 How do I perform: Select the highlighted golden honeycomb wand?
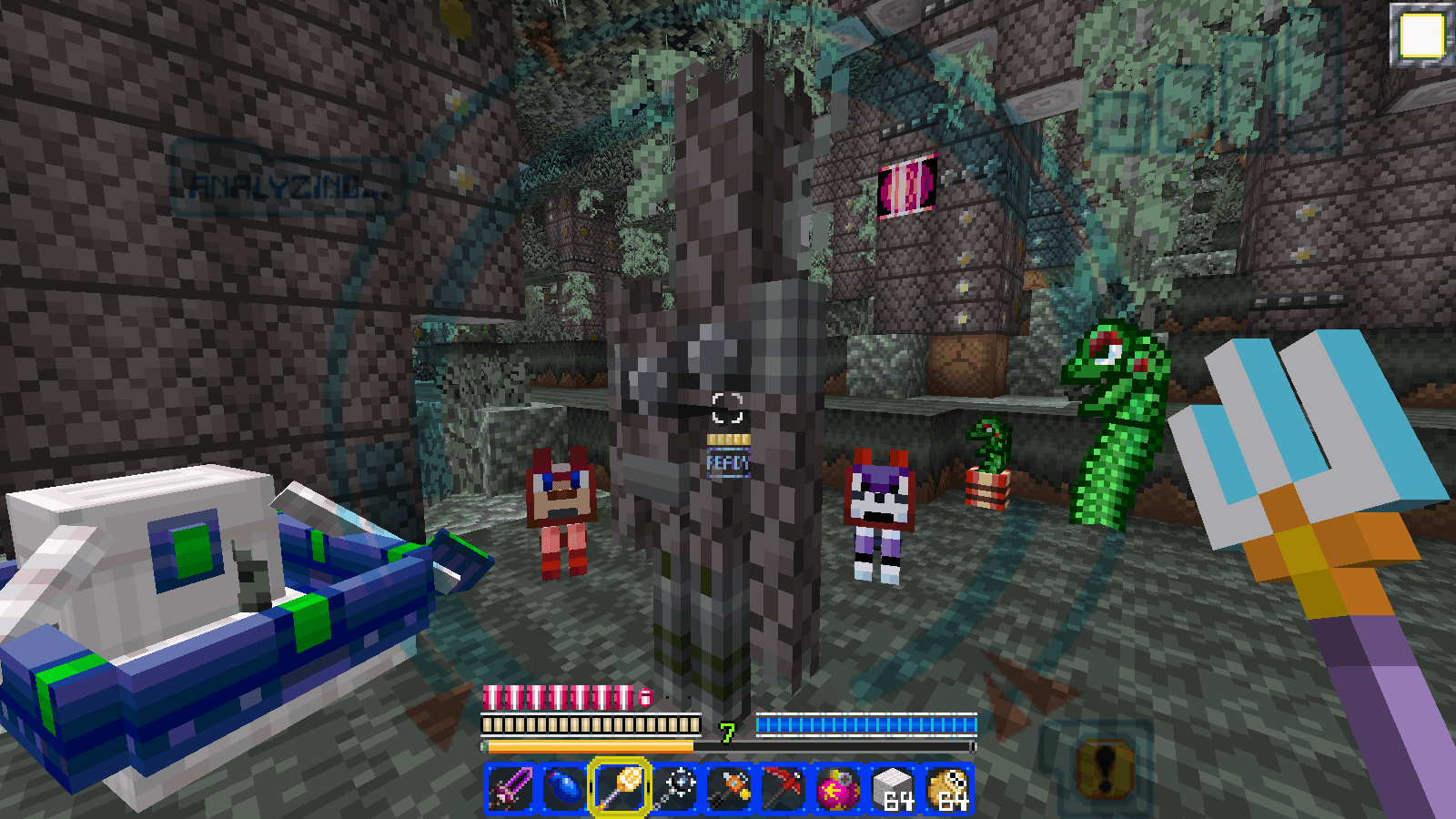616,790
